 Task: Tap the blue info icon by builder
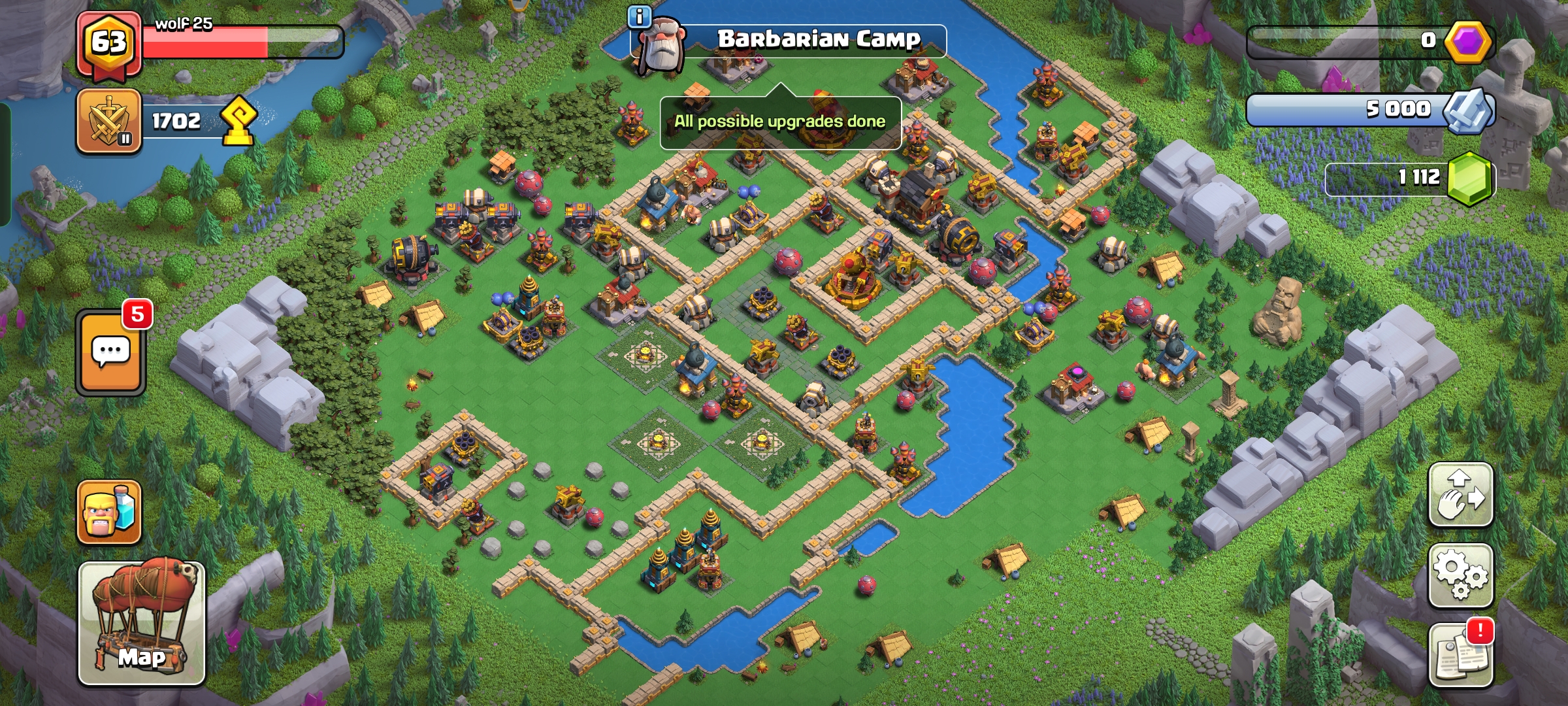(639, 17)
